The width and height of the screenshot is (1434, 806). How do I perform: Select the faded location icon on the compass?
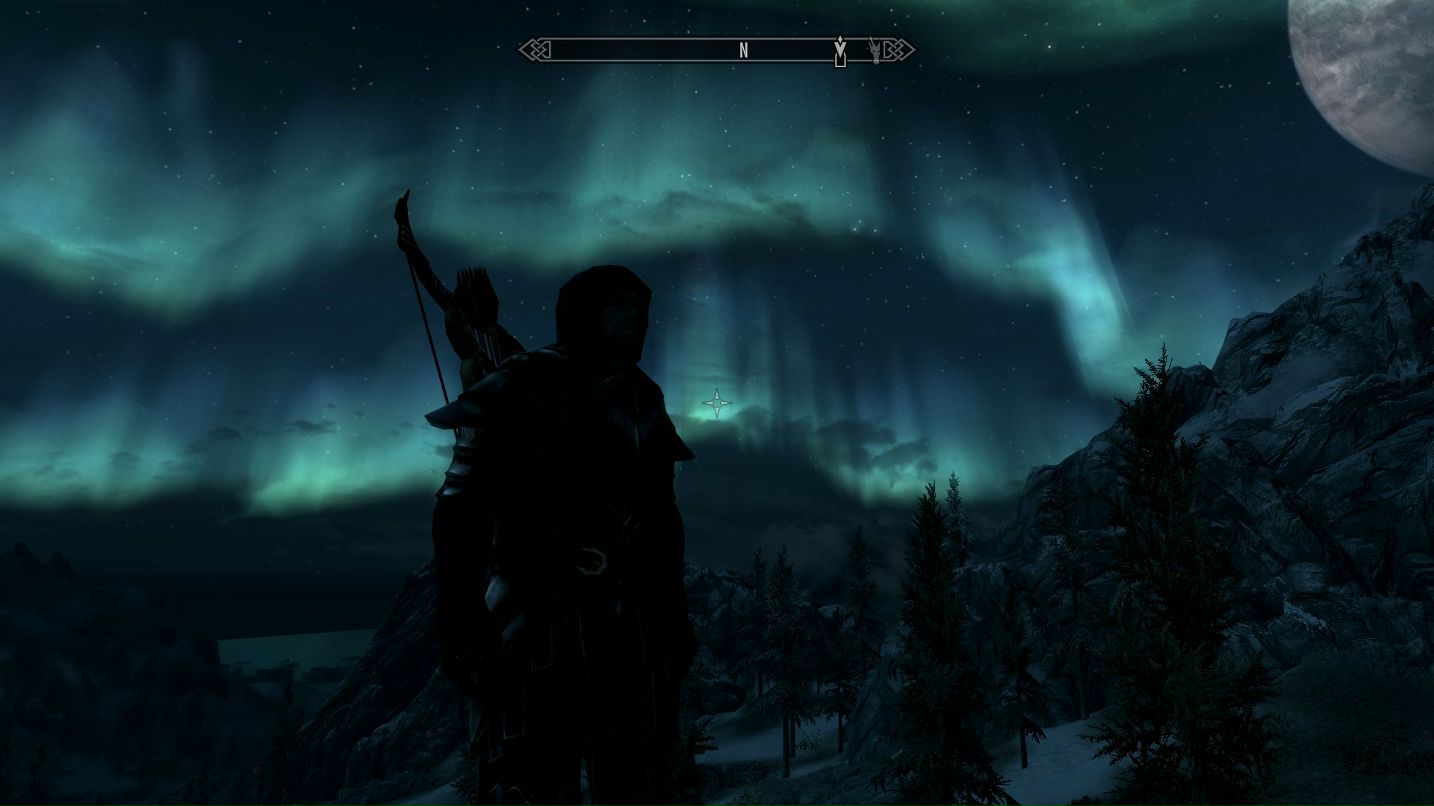coord(875,49)
